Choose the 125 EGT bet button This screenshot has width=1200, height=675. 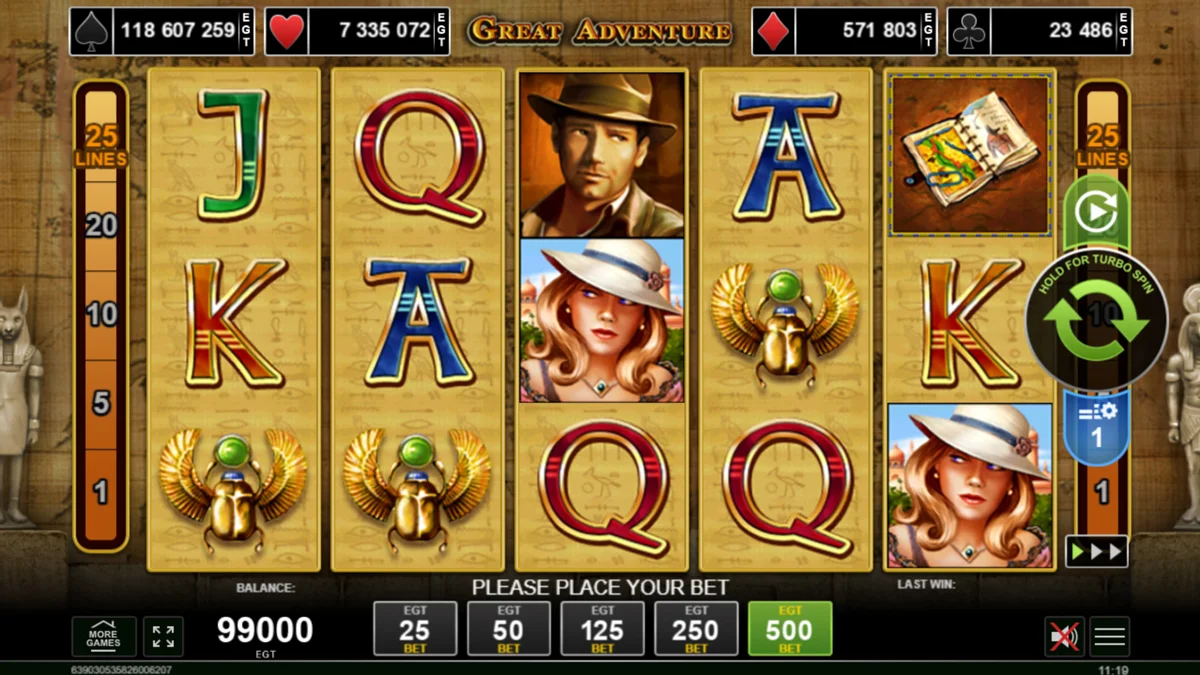click(602, 629)
